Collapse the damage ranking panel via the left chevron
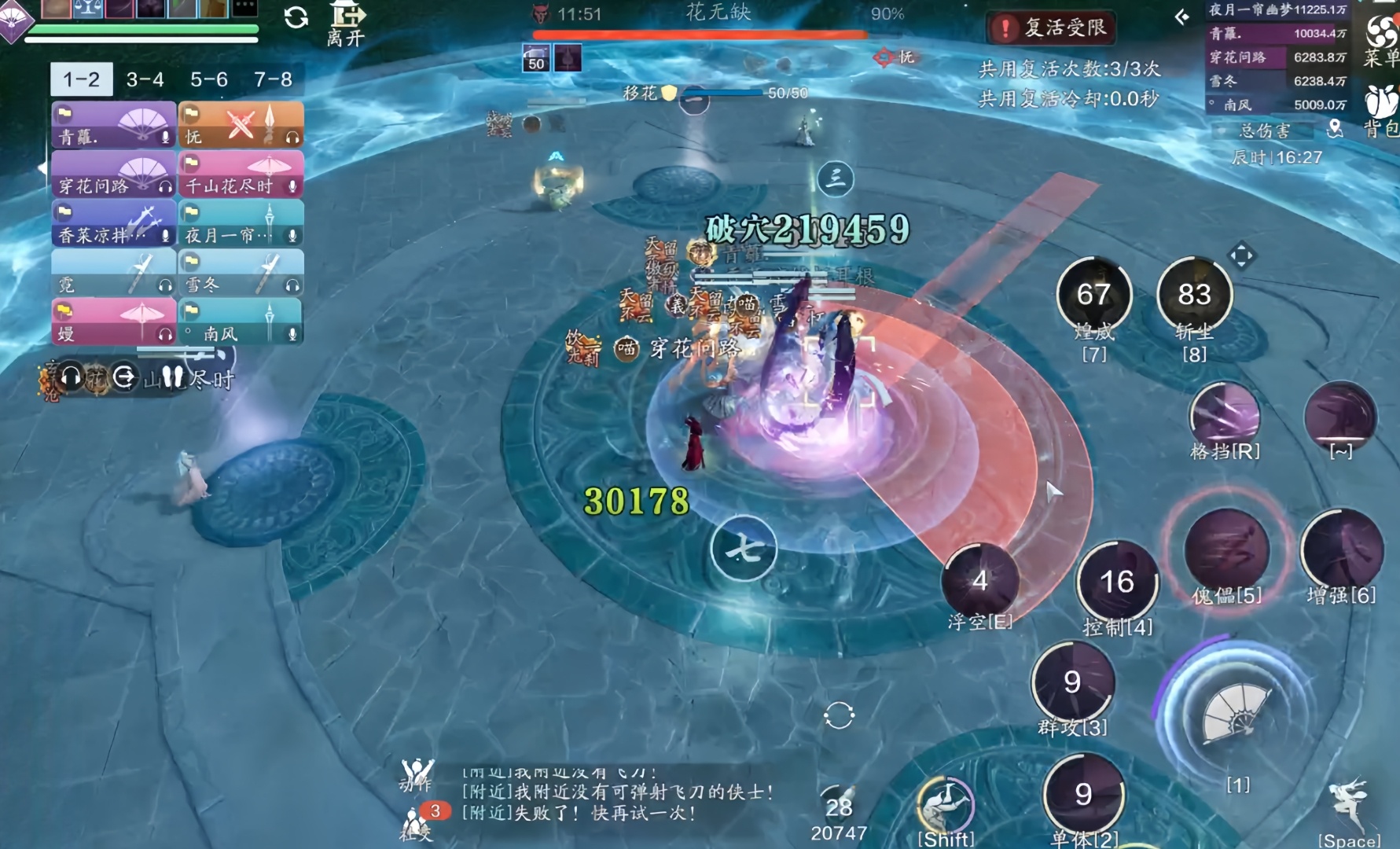Screen dimensions: 1400x849 click(1181, 17)
